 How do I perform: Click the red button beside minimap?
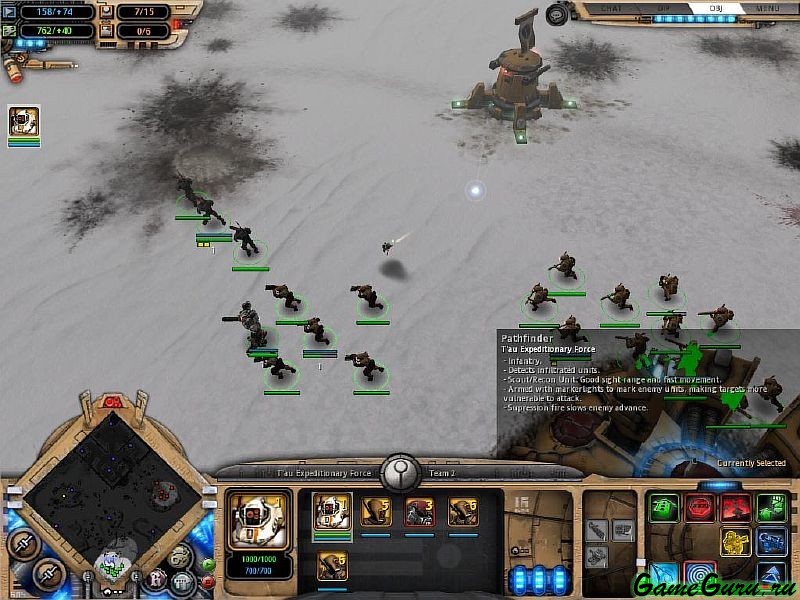click(x=209, y=580)
